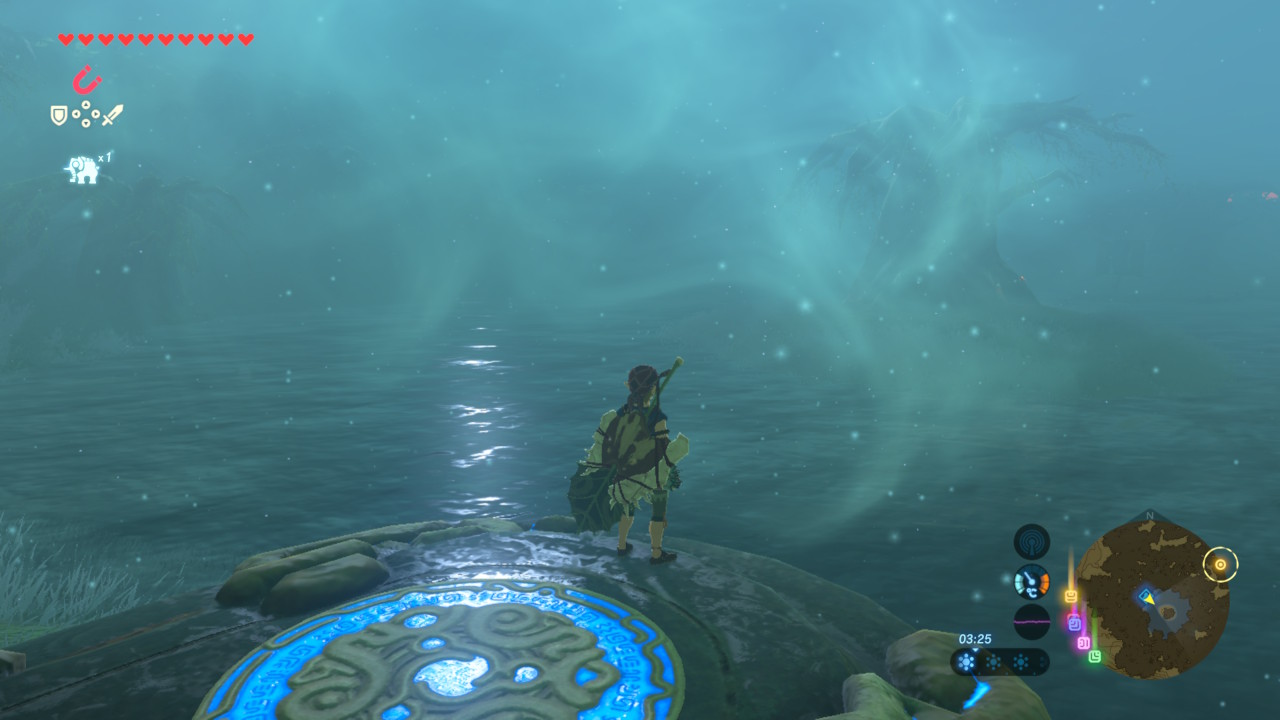This screenshot has width=1280, height=720.
Task: Click the shield quick-select icon
Action: point(59,116)
